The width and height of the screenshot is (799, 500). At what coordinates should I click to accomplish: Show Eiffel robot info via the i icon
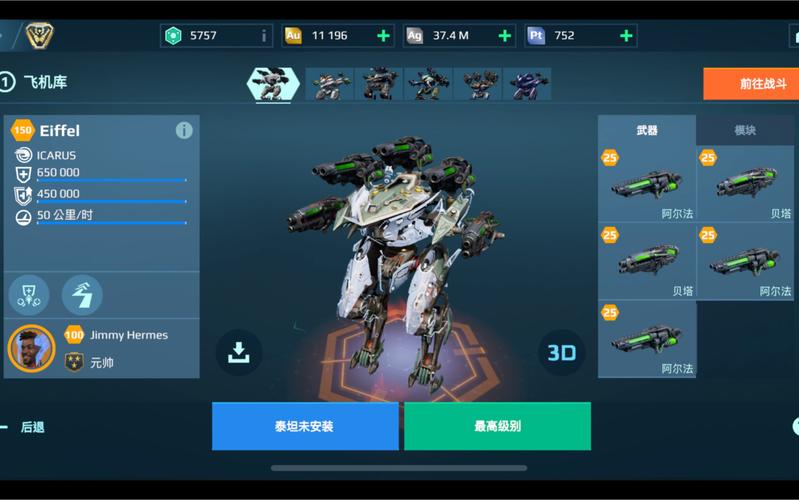pos(184,130)
